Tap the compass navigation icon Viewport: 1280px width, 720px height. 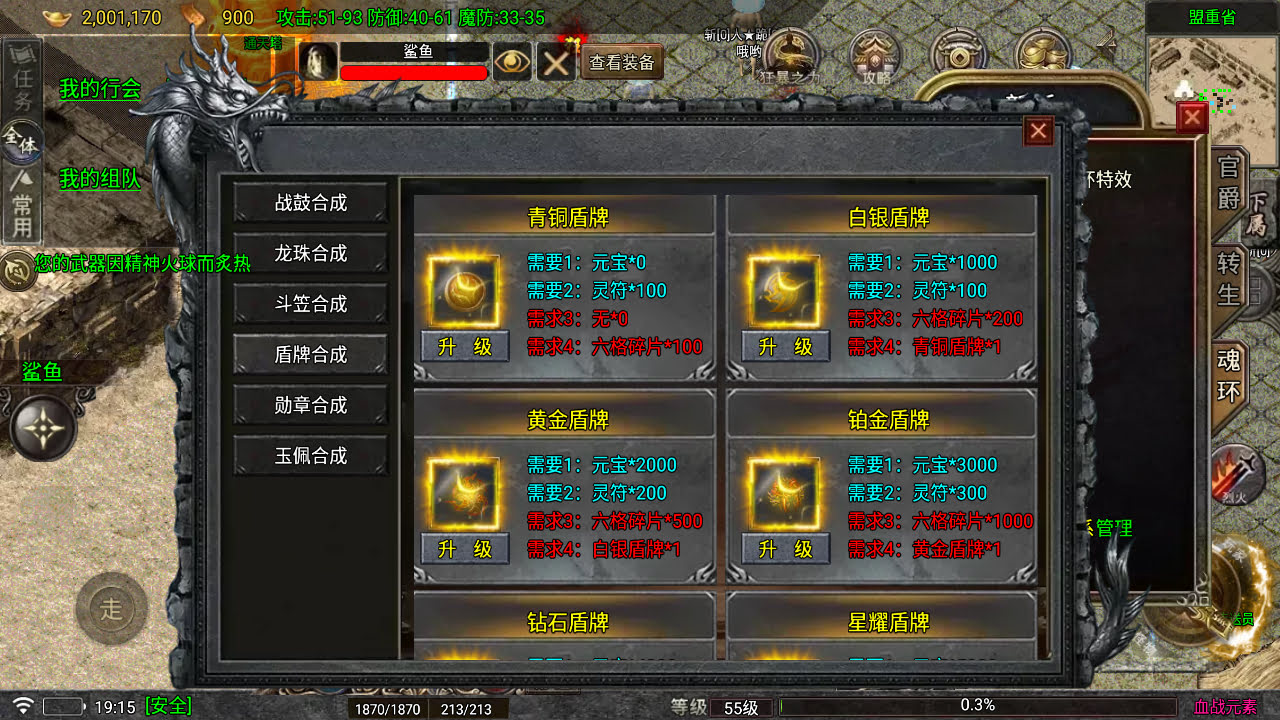(x=42, y=430)
